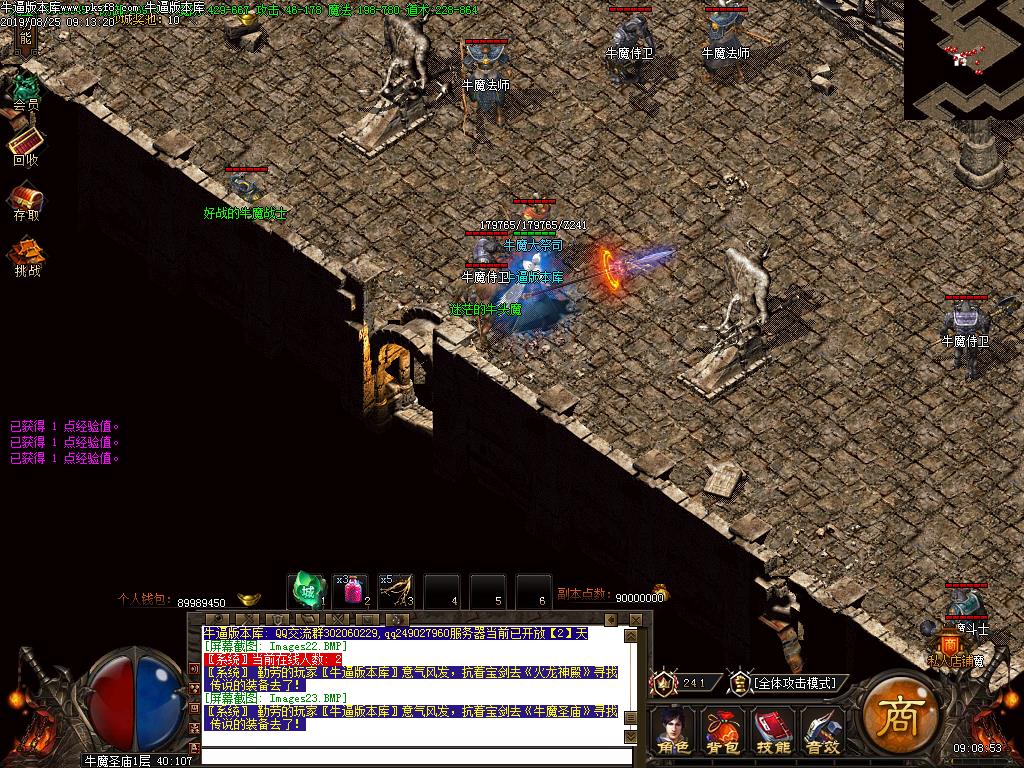Toggle the 能 banner at top left
The width and height of the screenshot is (1024, 768).
(x=25, y=38)
